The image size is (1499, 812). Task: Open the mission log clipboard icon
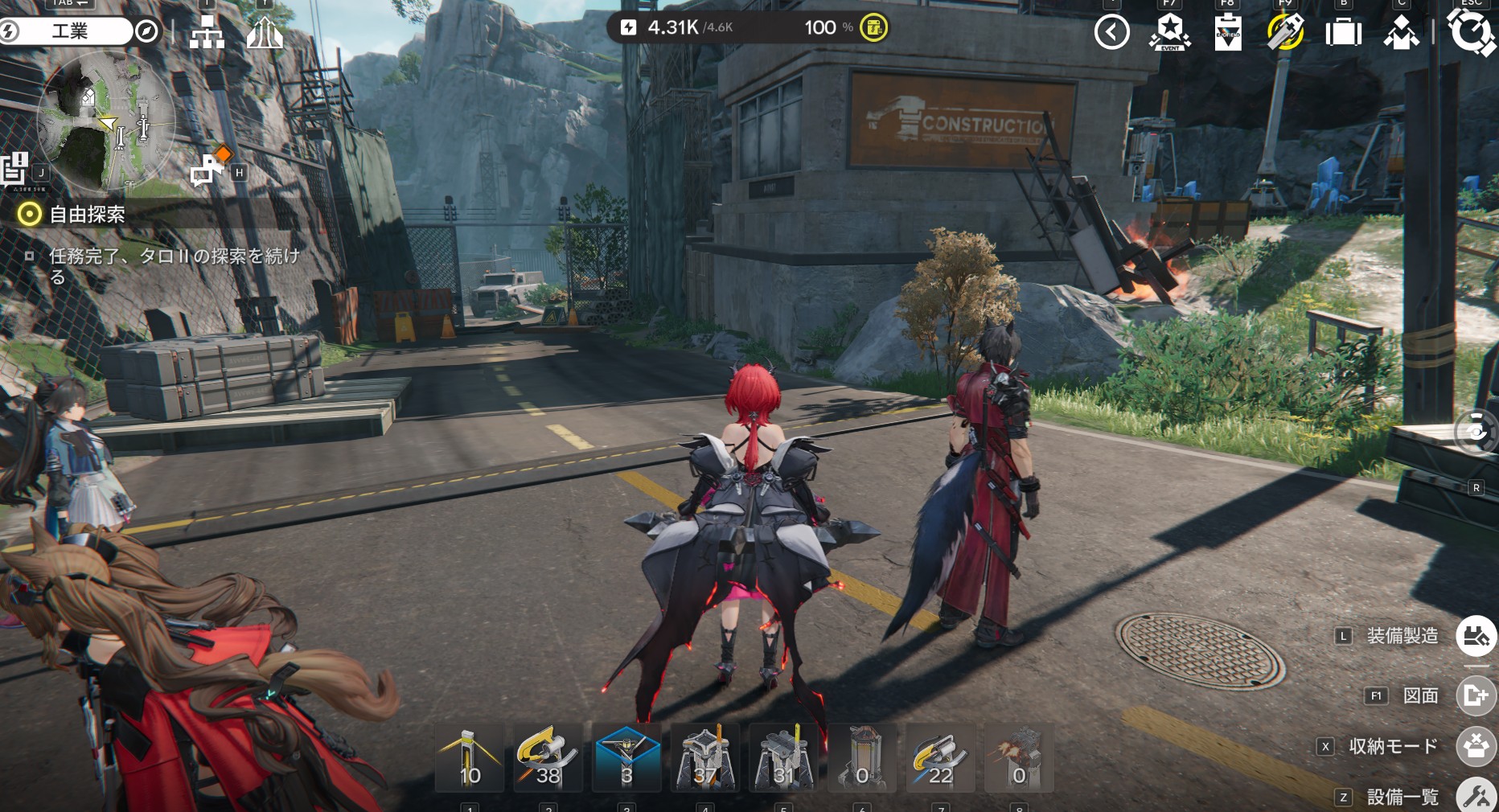tap(15, 168)
